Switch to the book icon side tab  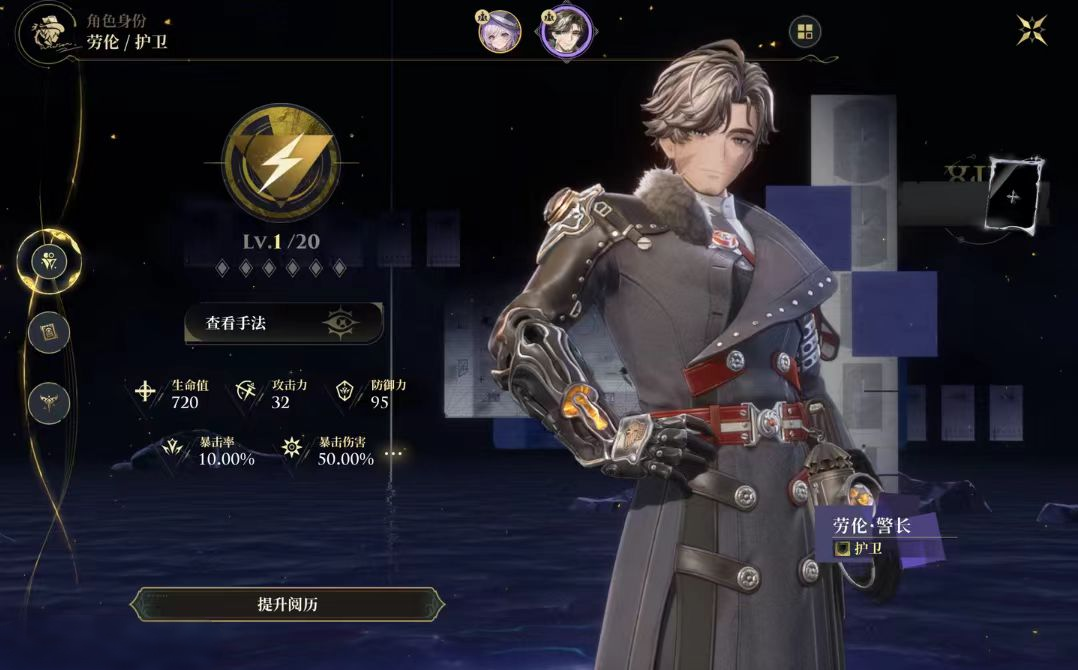(x=49, y=332)
